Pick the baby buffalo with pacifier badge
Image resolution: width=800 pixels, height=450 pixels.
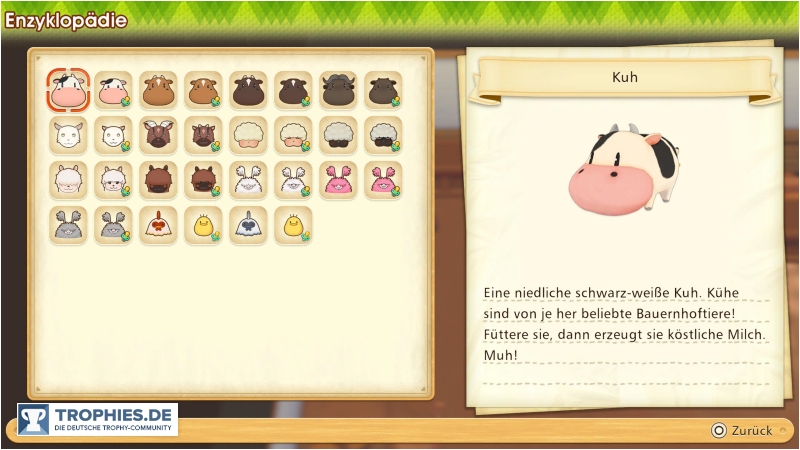click(x=383, y=91)
